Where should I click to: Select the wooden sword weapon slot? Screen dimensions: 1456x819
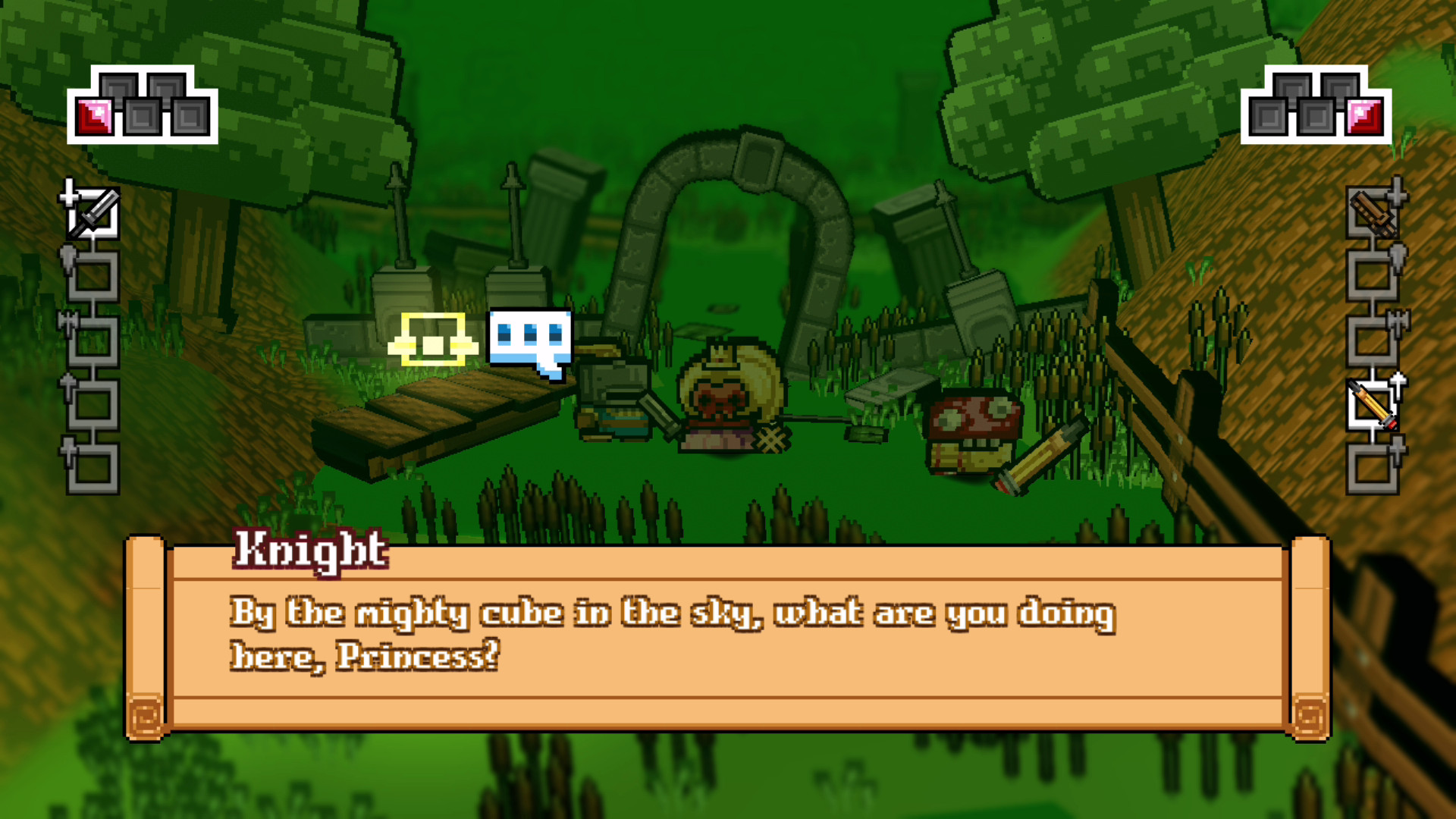click(x=1373, y=213)
